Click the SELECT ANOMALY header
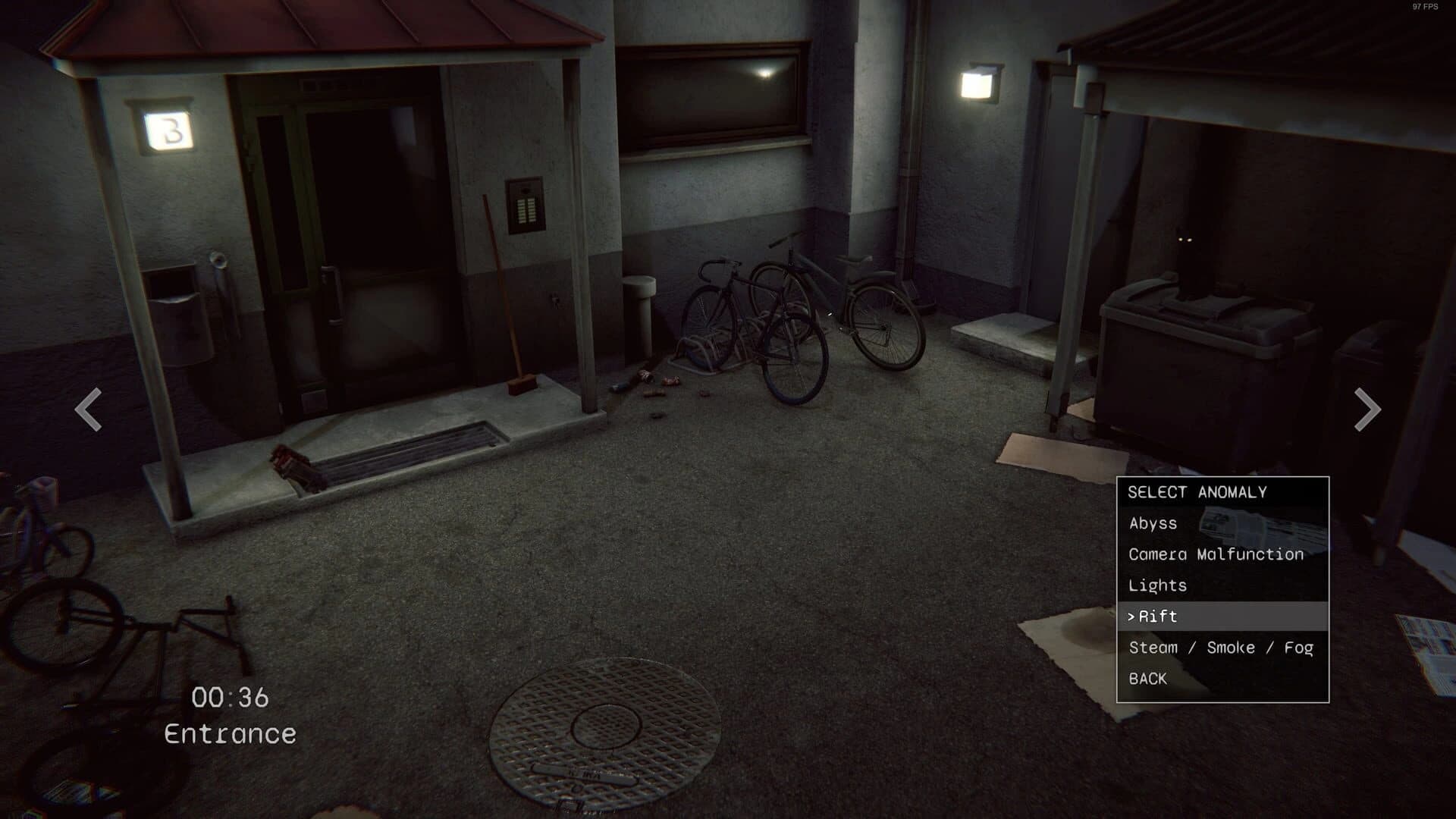This screenshot has width=1456, height=819. click(x=1197, y=491)
